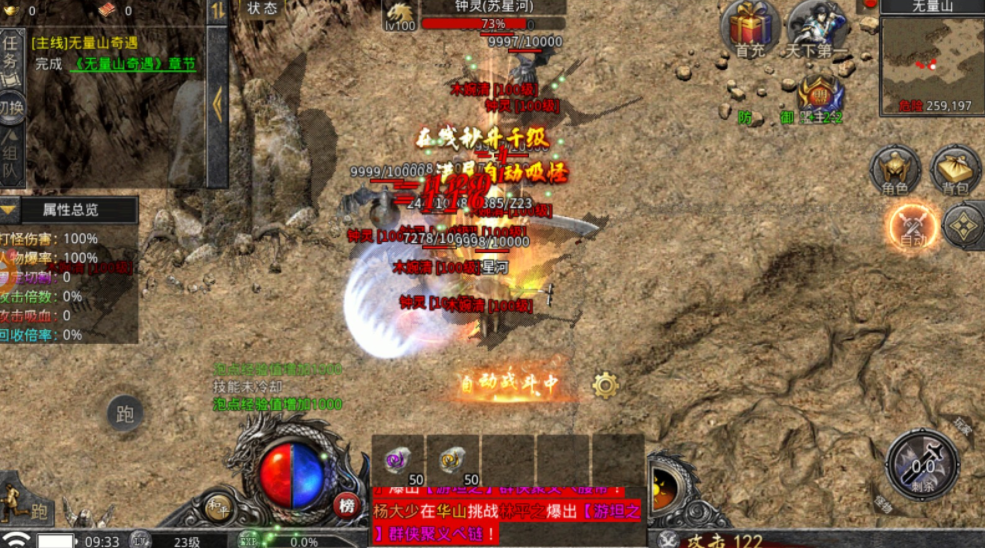This screenshot has height=548, width=985.
Task: Toggle the 自动 auto-battle button
Action: coord(911,226)
